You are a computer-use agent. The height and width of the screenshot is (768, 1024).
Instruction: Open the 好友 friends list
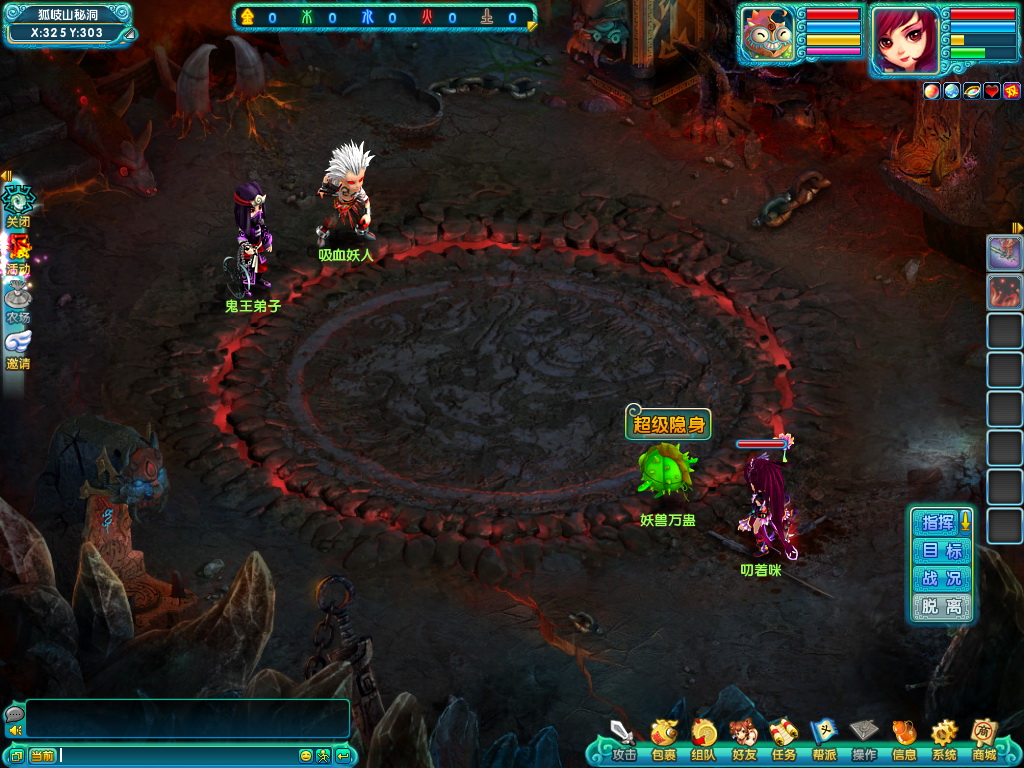pyautogui.click(x=743, y=735)
